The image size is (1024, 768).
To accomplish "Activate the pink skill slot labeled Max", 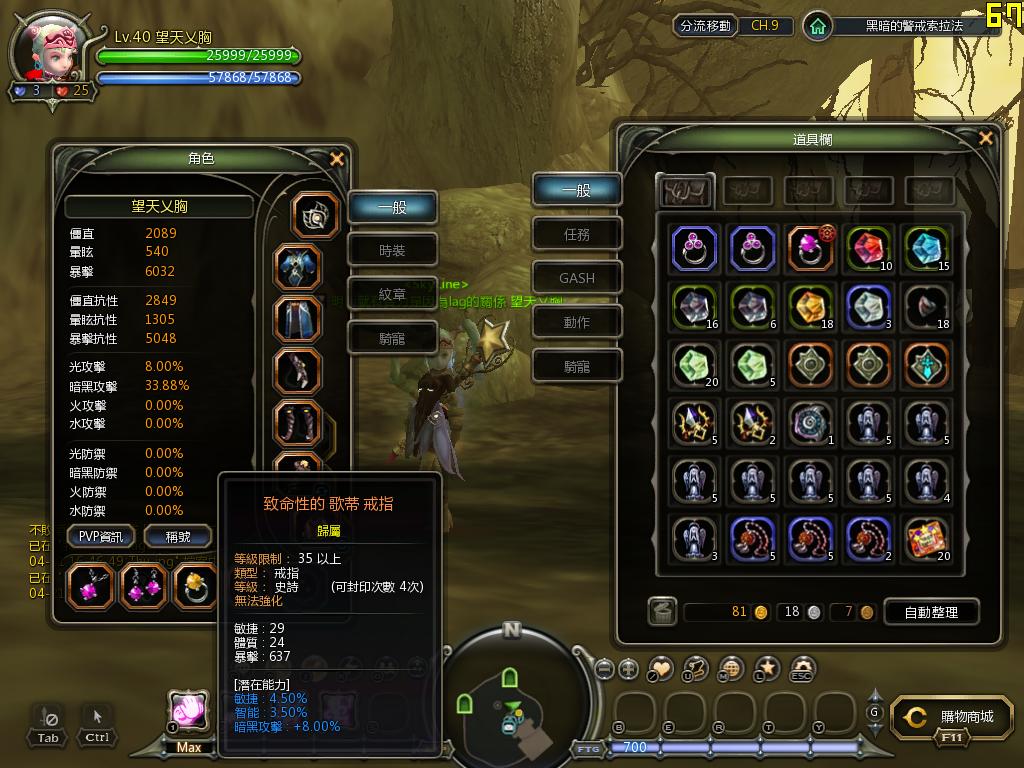I will pyautogui.click(x=189, y=711).
